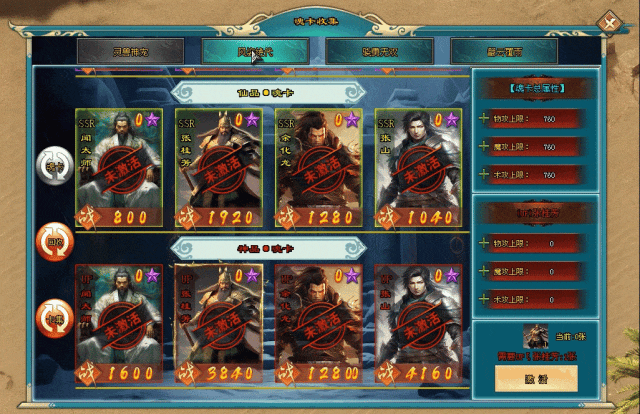This screenshot has height=414, width=640.
Task: Select the UR 张山 card with power 4160
Action: pos(418,325)
